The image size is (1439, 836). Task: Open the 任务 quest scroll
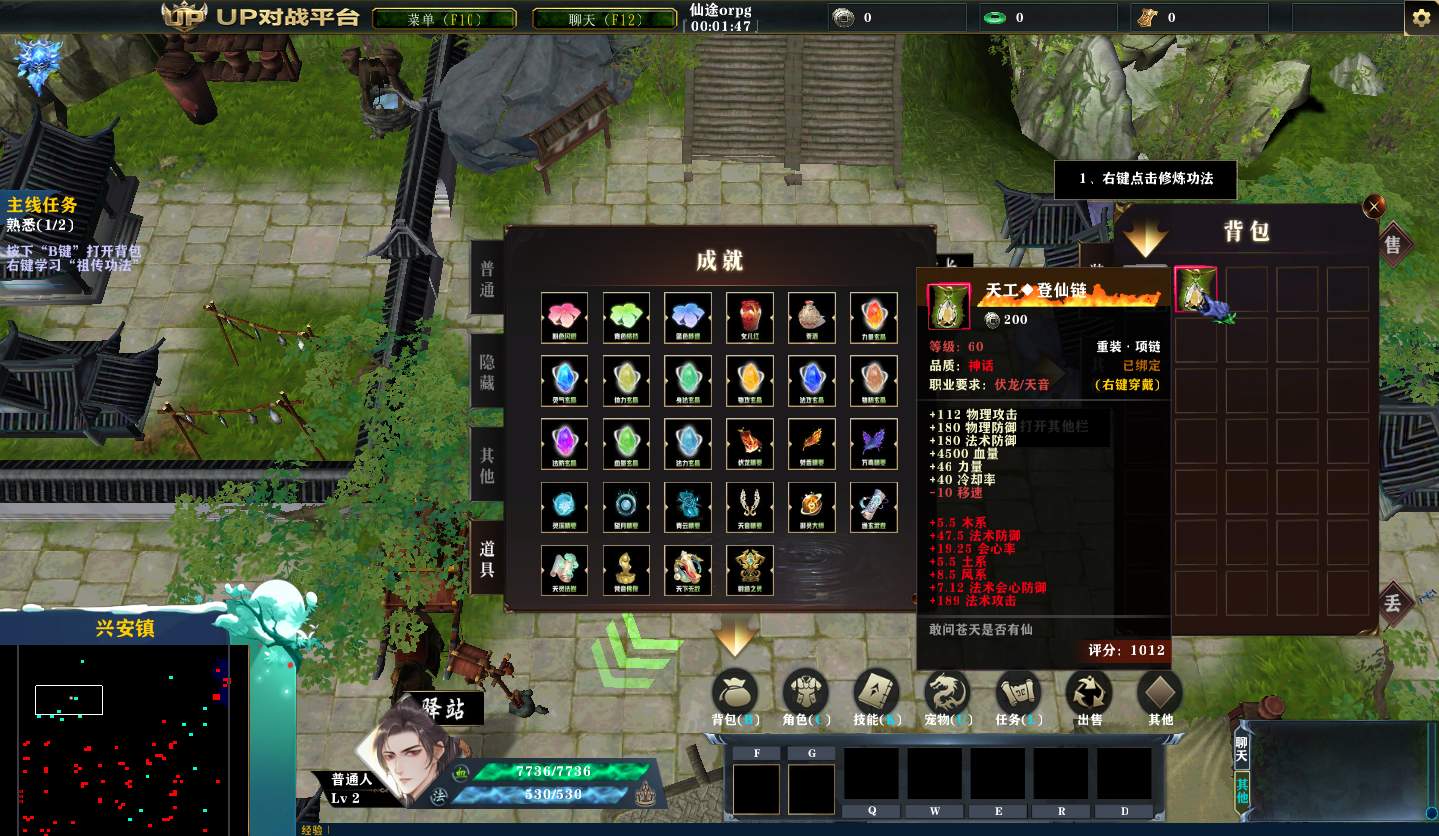coord(1018,696)
